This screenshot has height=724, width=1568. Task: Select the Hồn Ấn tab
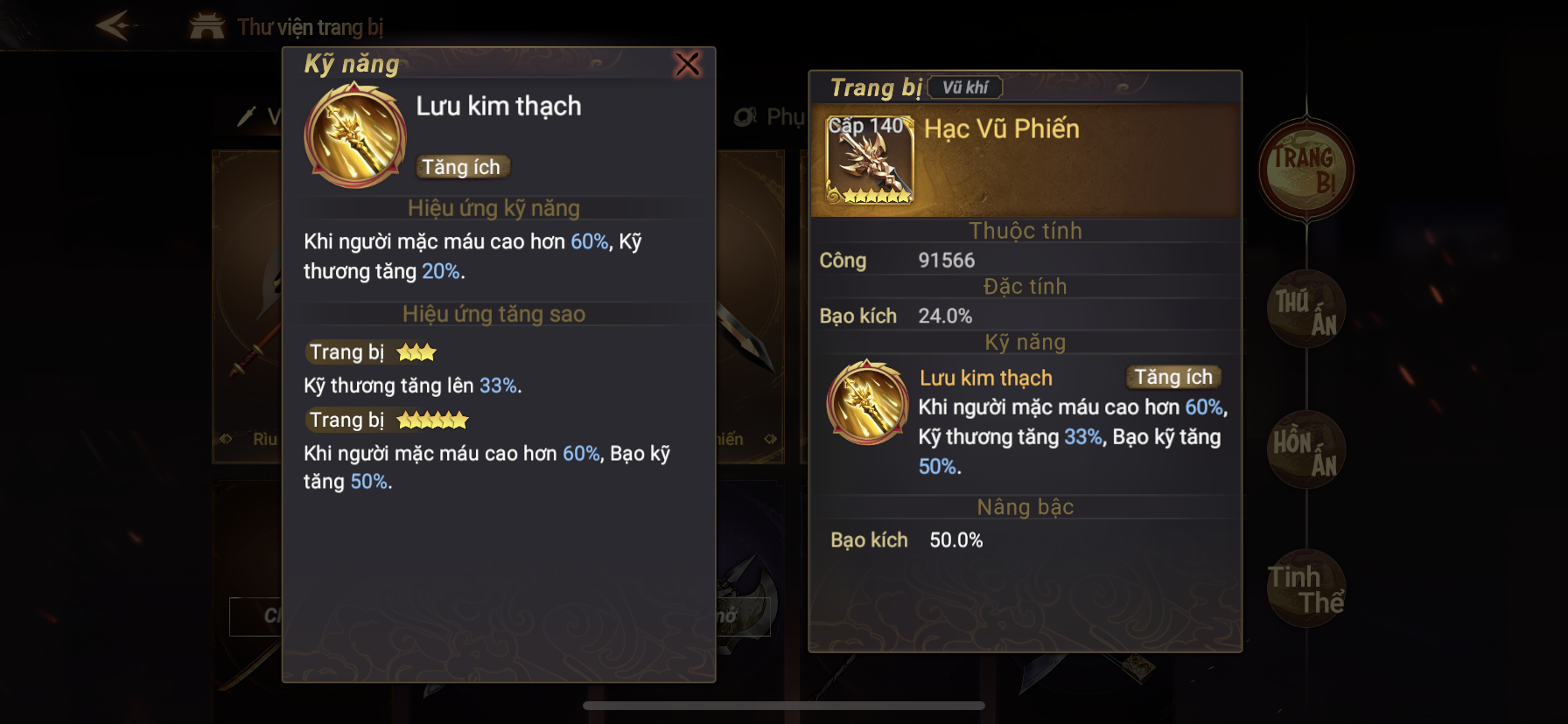[1305, 450]
